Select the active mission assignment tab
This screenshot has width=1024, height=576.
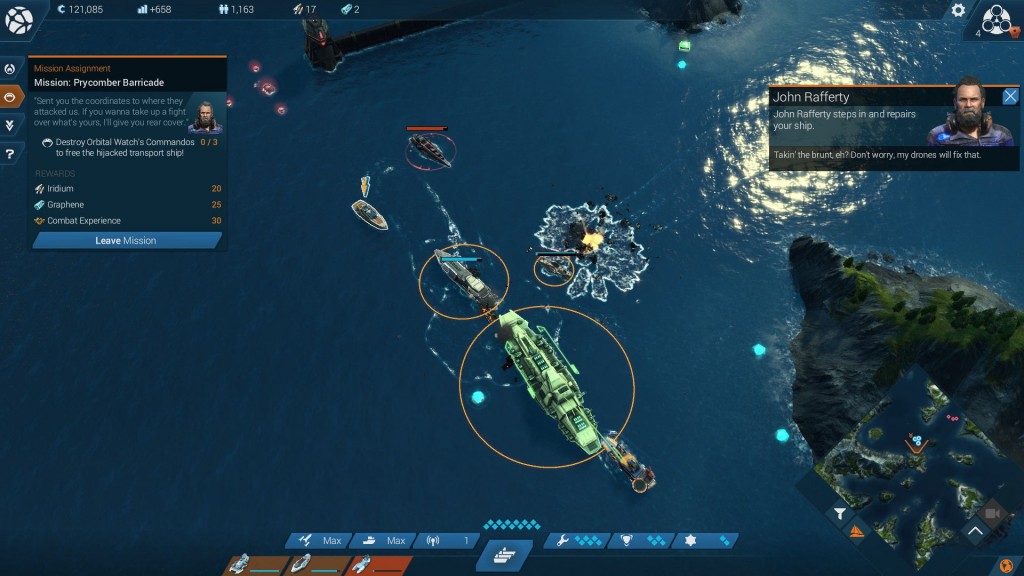(x=11, y=97)
